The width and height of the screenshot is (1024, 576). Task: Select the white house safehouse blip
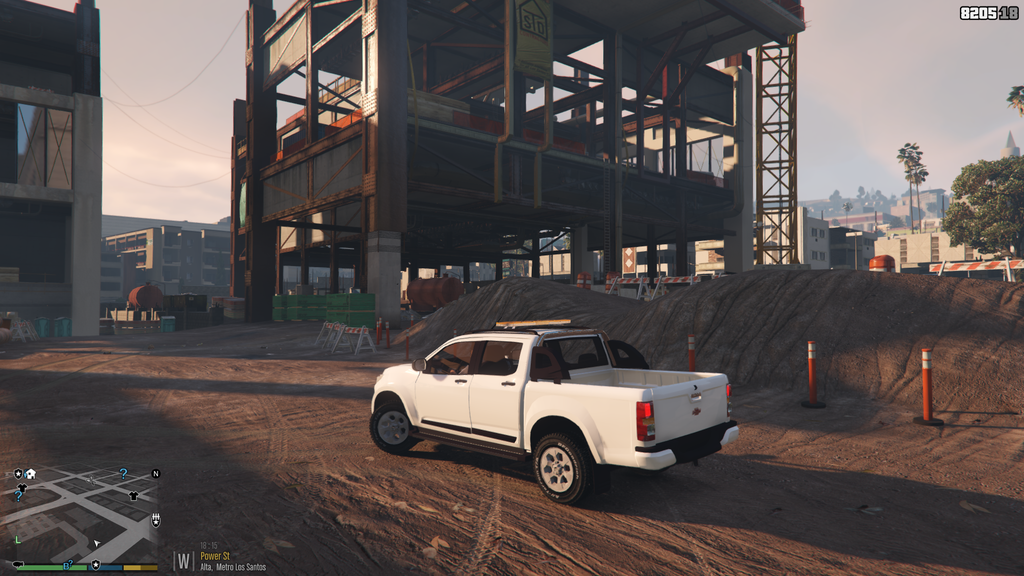31,473
